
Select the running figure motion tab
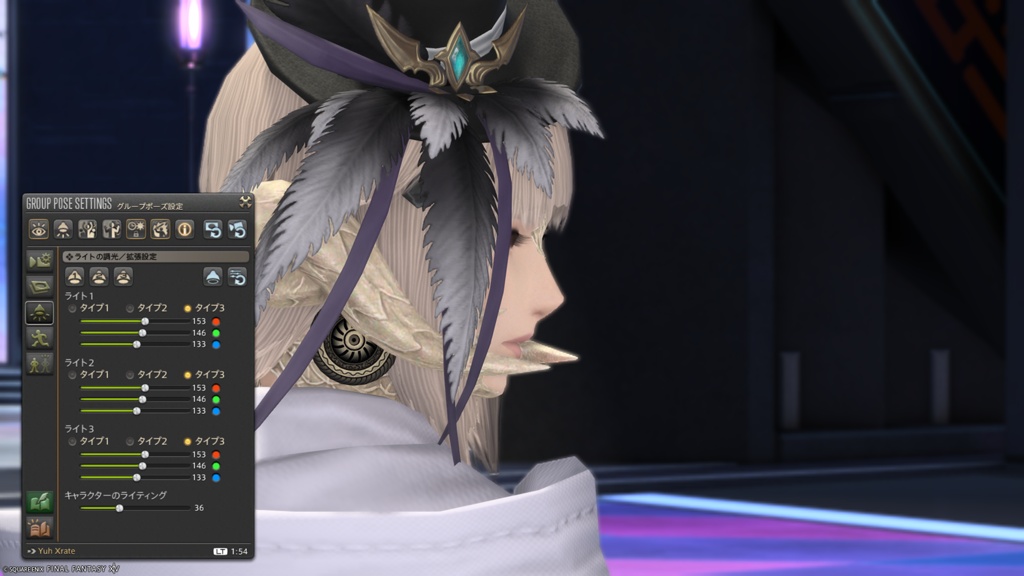click(39, 338)
